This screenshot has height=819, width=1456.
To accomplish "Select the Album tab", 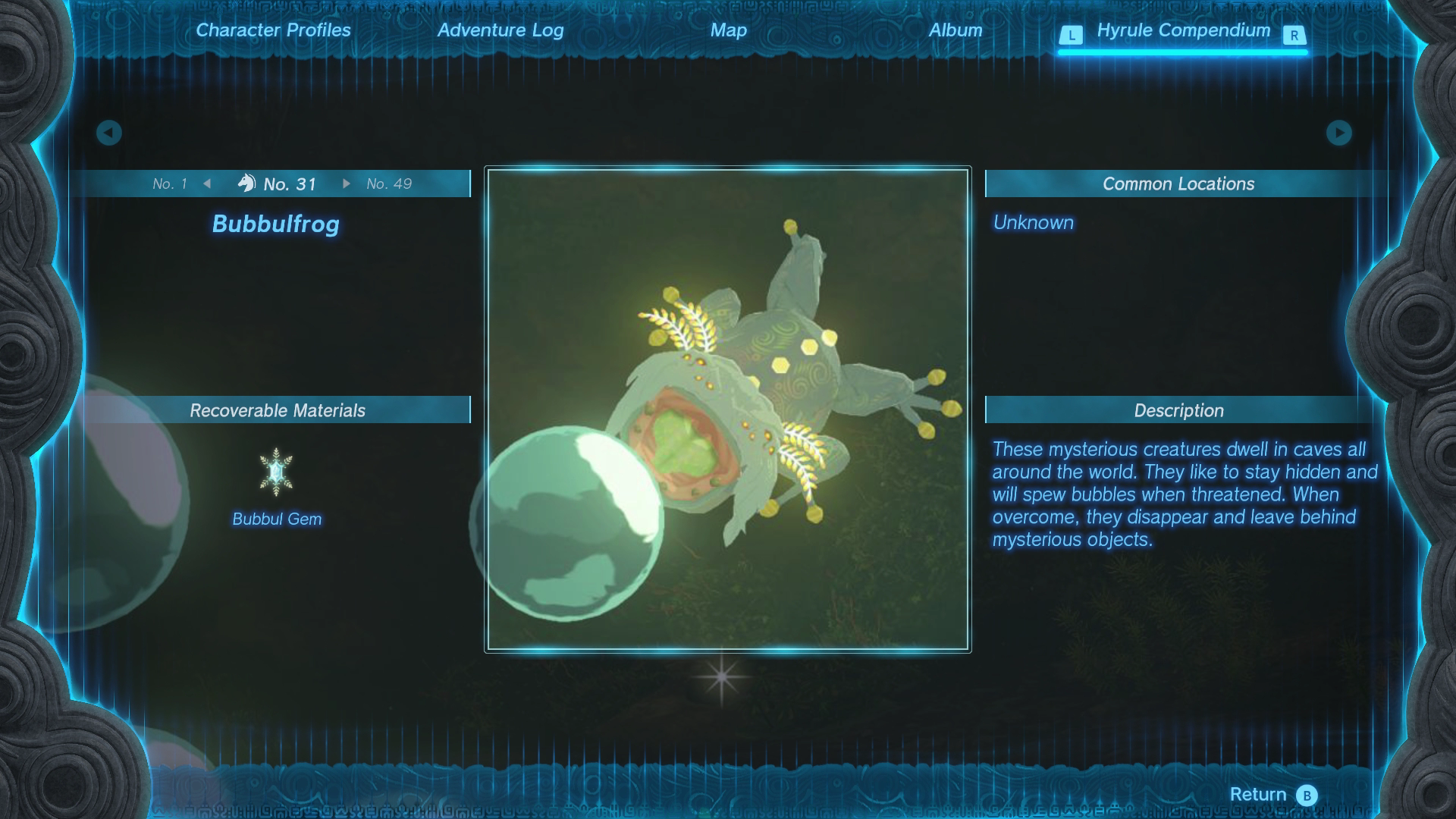I will (955, 30).
